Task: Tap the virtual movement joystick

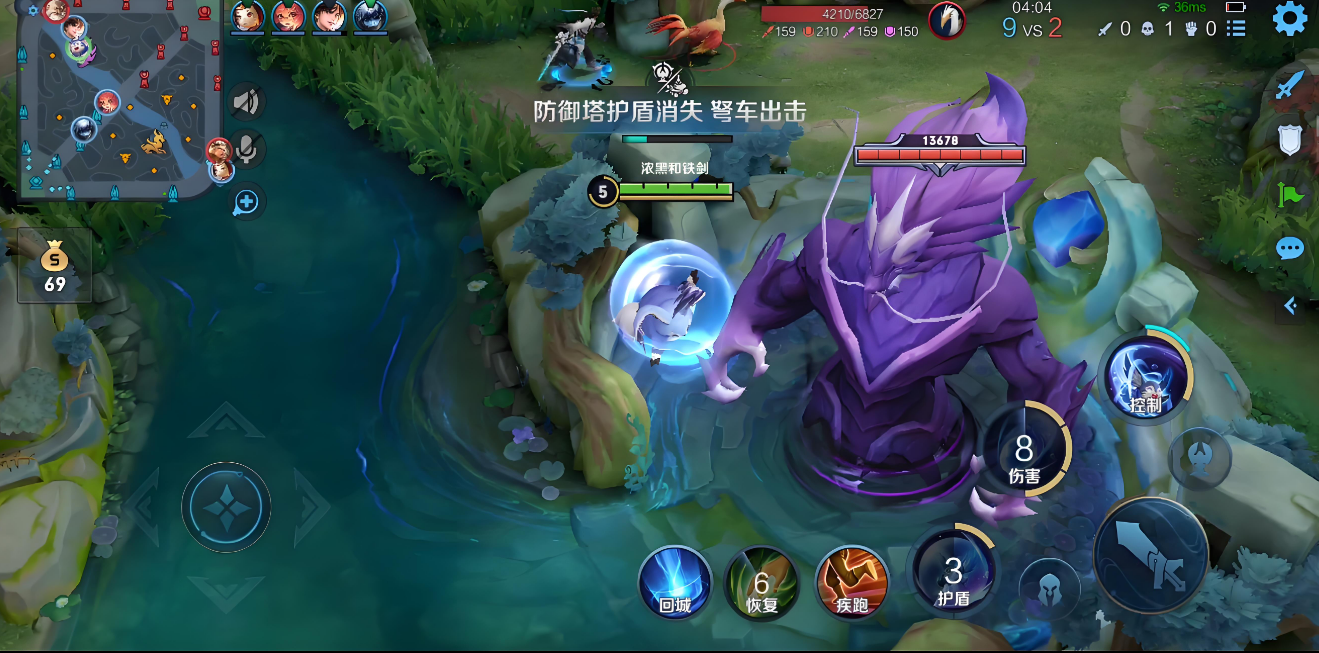Action: (226, 506)
